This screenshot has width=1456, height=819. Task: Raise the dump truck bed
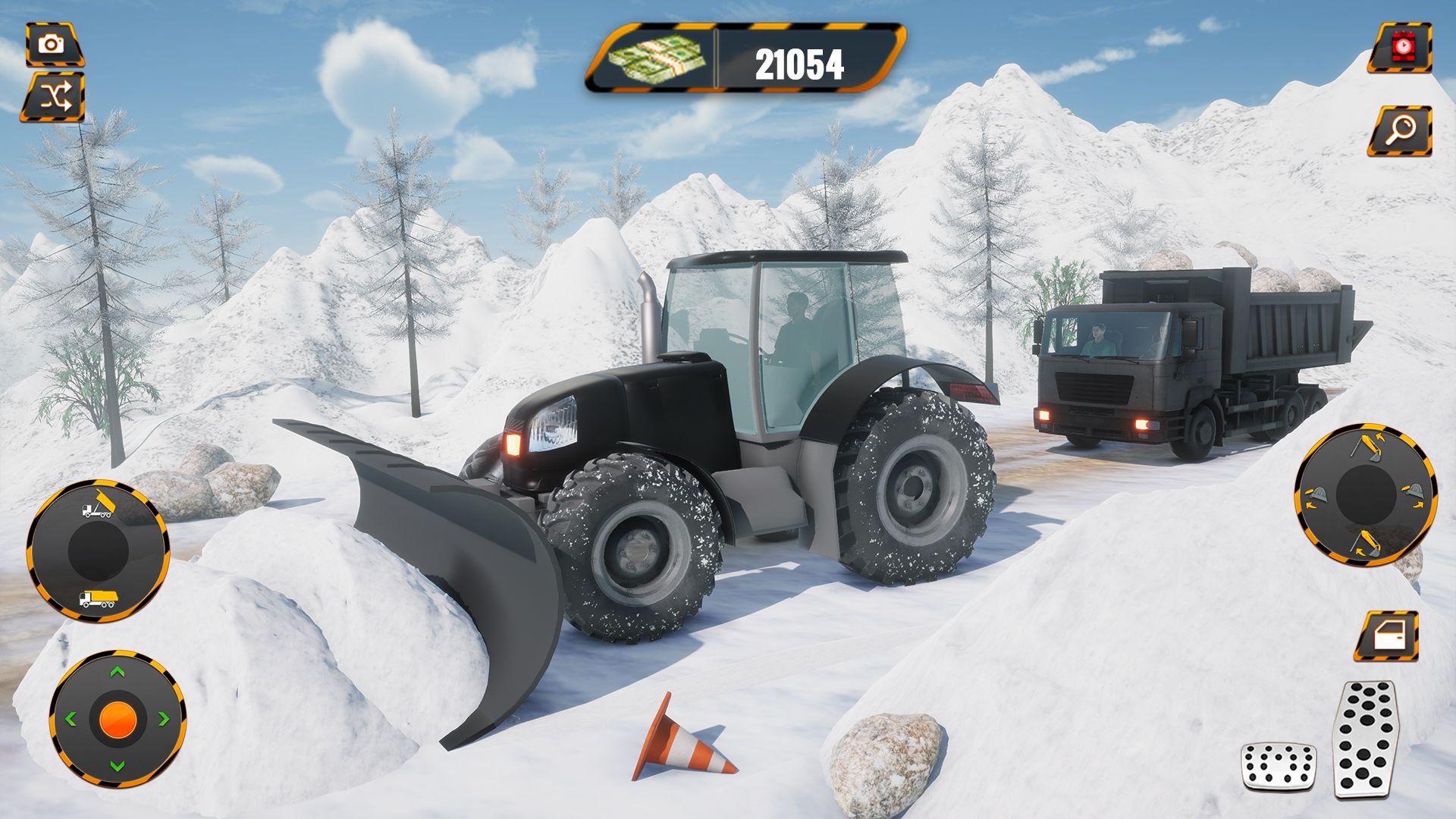pyautogui.click(x=98, y=506)
